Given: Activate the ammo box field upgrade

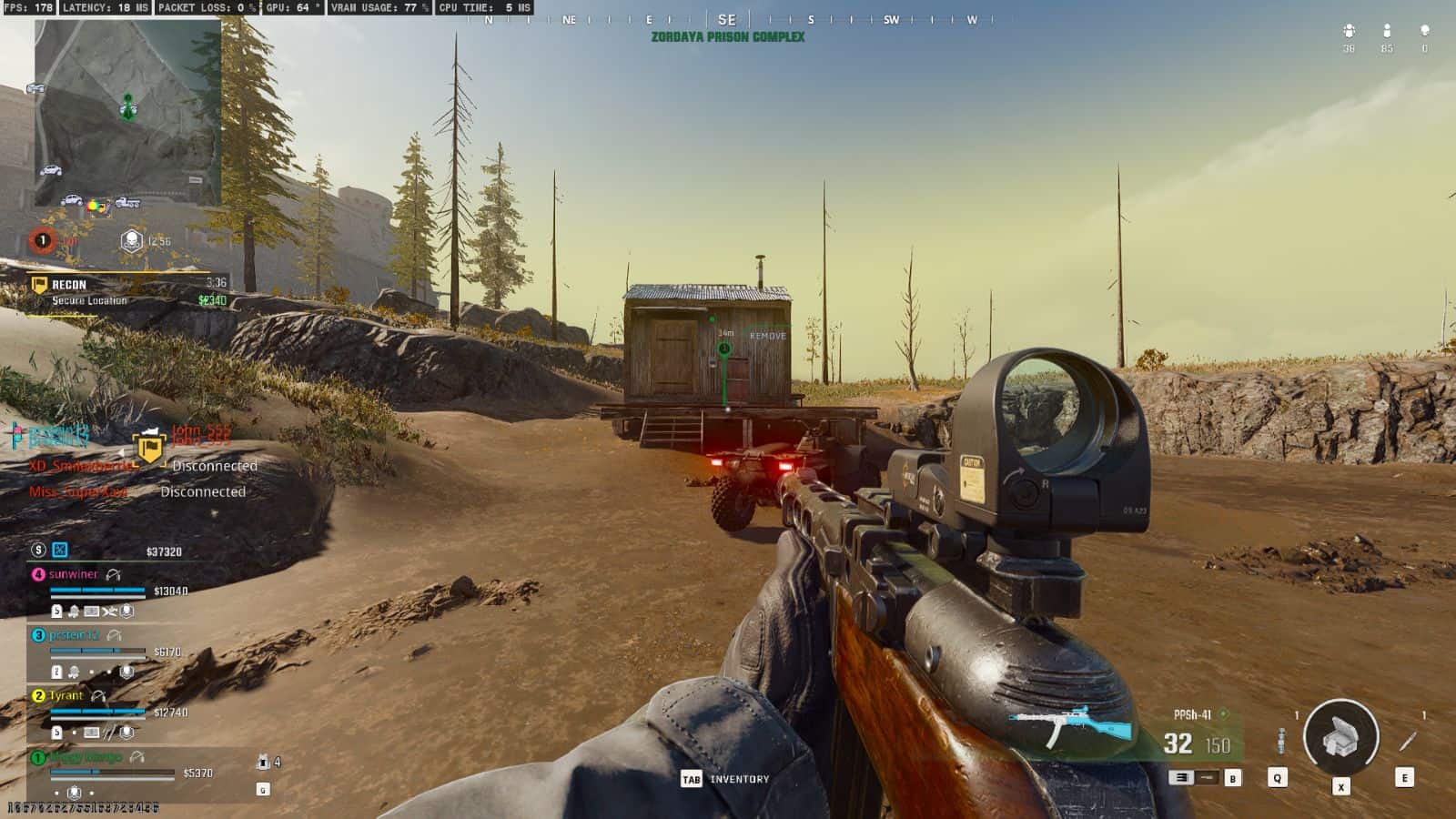Looking at the screenshot, I should tap(1340, 737).
